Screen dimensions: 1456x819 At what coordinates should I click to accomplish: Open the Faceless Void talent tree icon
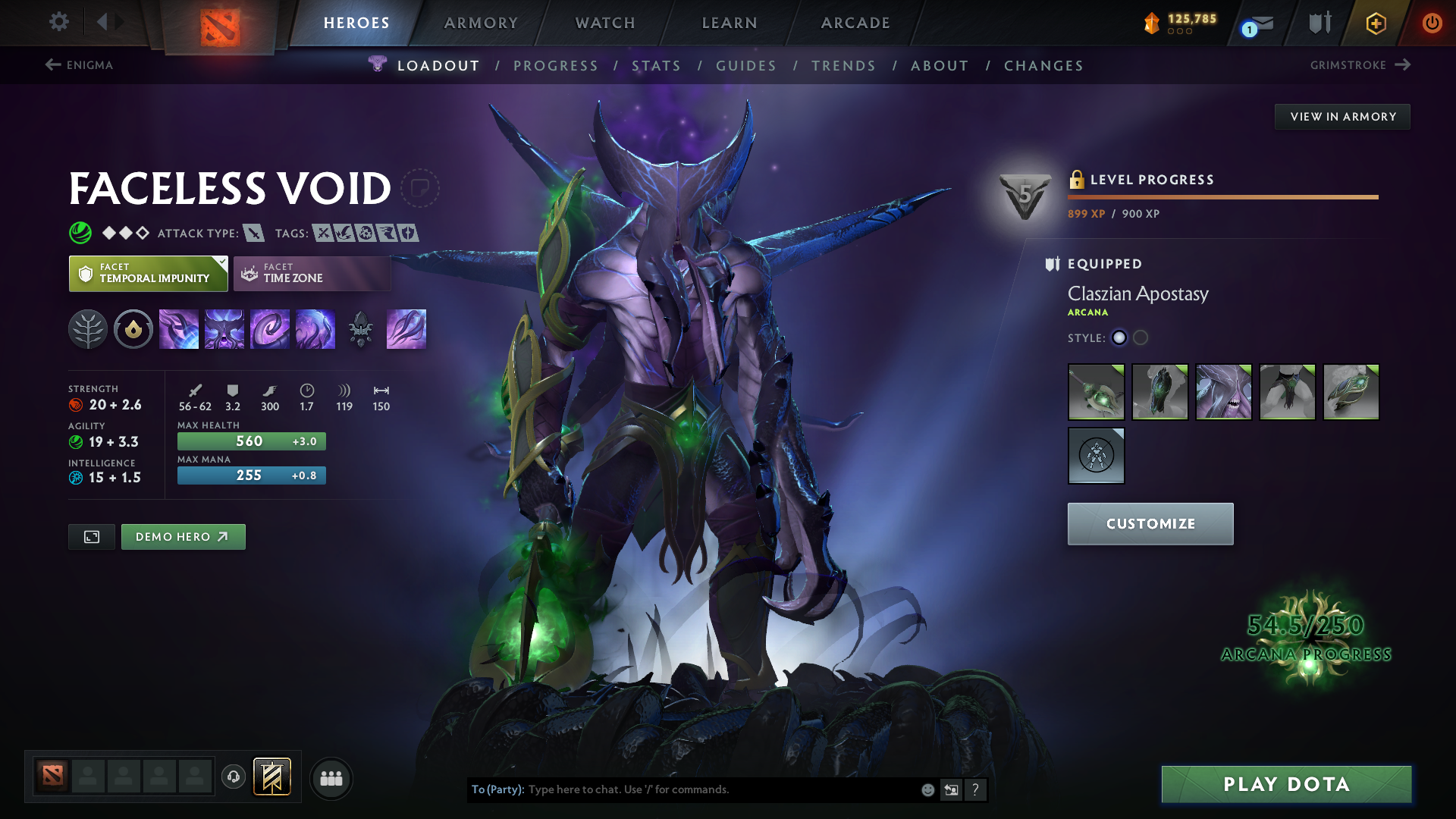[x=88, y=329]
